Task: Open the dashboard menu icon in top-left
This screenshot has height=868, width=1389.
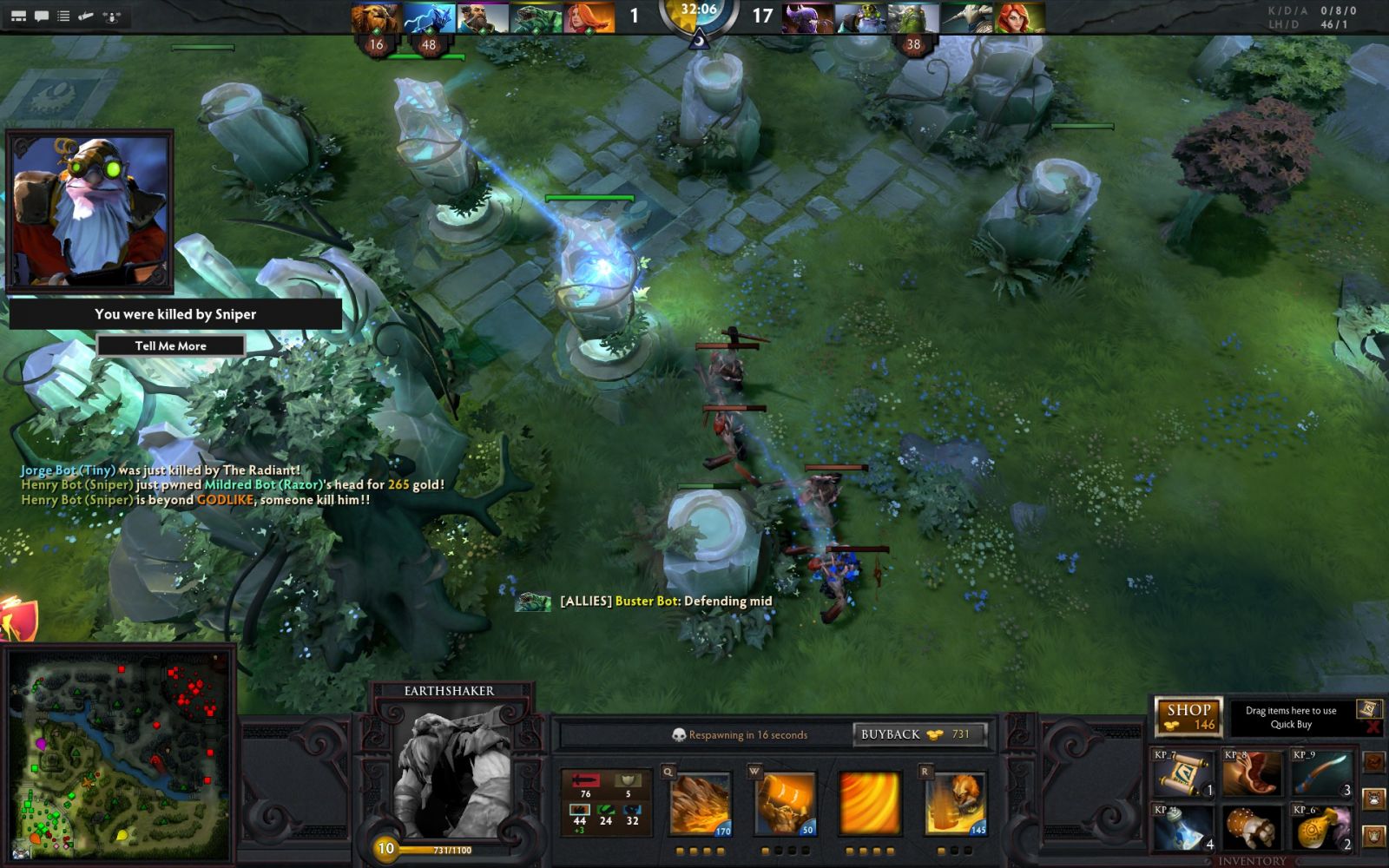Action: pos(17,16)
